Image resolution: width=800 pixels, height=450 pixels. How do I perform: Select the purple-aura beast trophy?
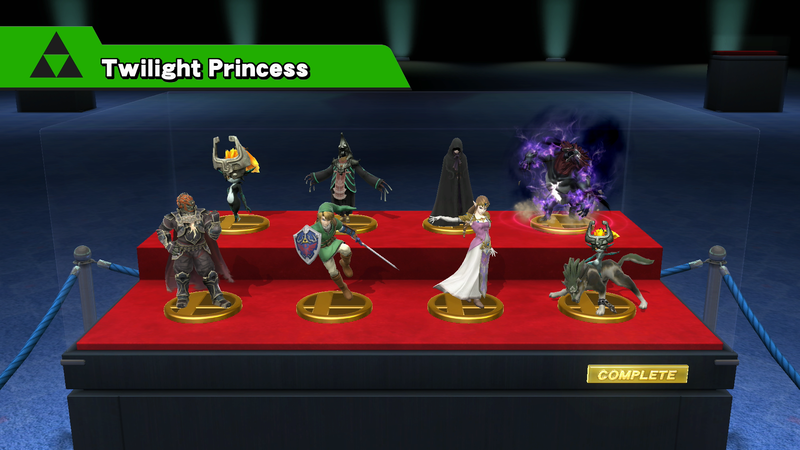click(563, 172)
